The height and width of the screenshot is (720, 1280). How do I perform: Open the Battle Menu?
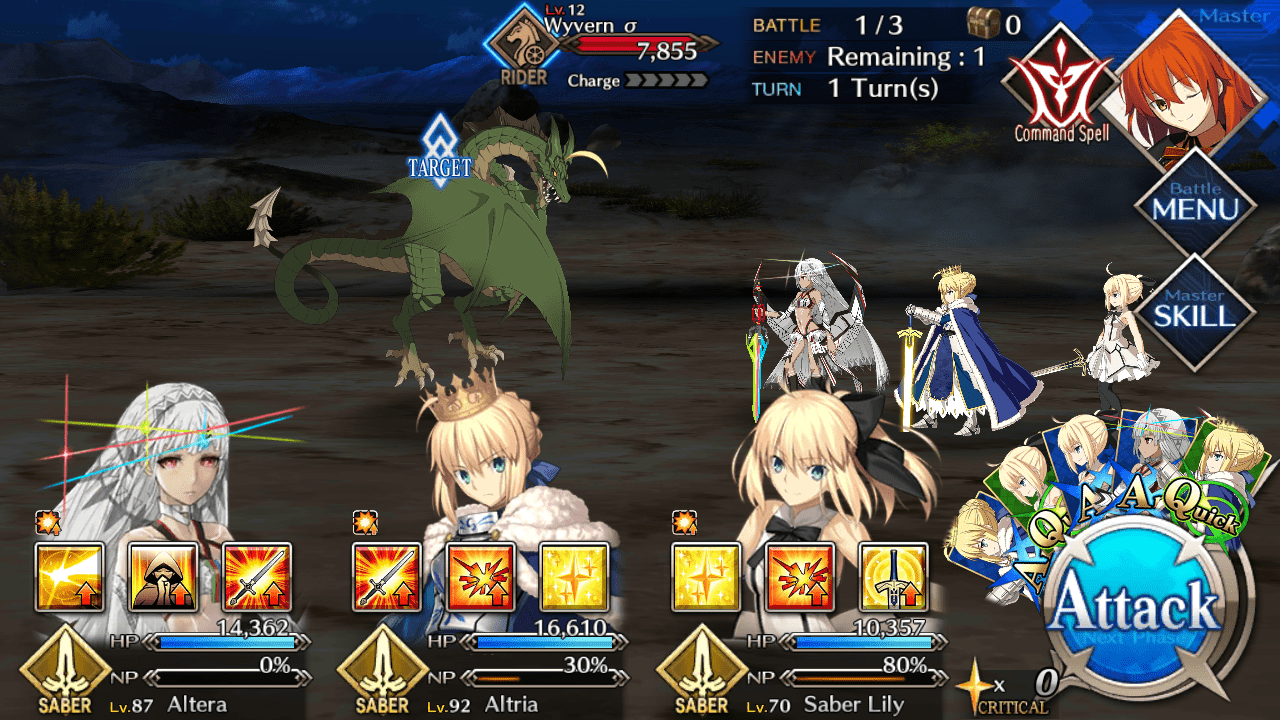click(1195, 205)
